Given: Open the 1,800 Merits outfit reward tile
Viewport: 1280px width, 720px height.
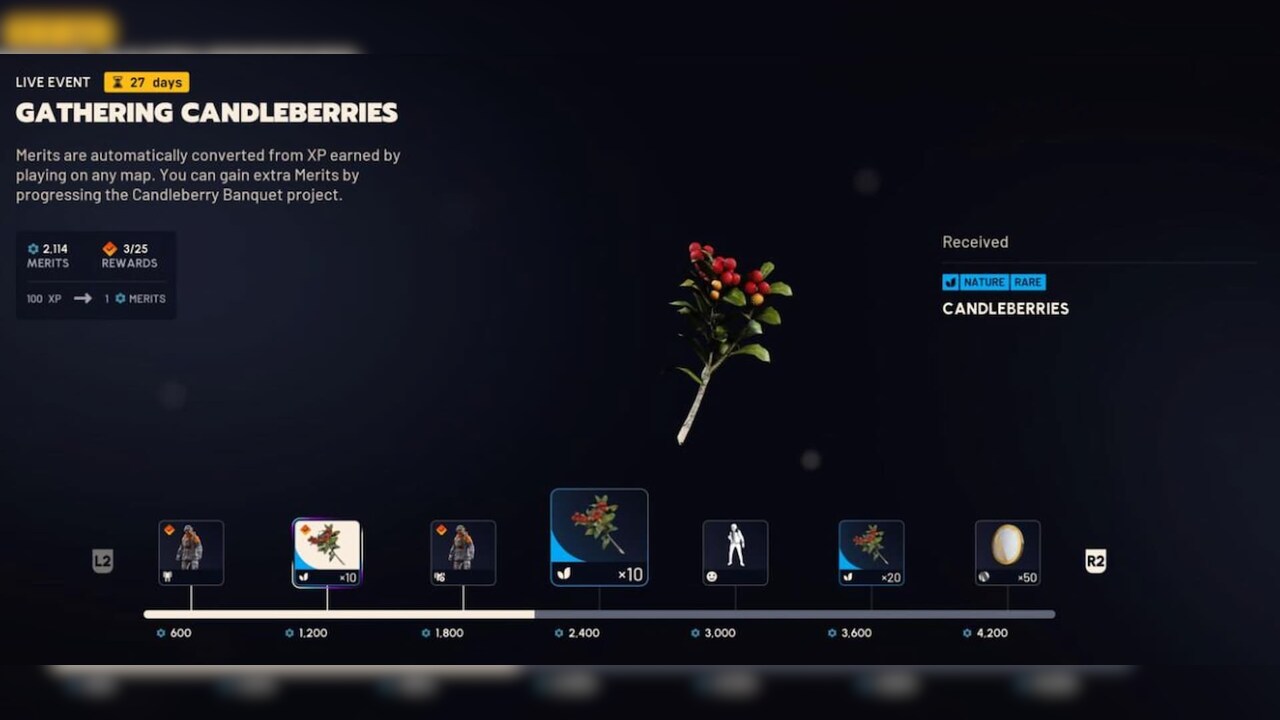Looking at the screenshot, I should tap(463, 552).
